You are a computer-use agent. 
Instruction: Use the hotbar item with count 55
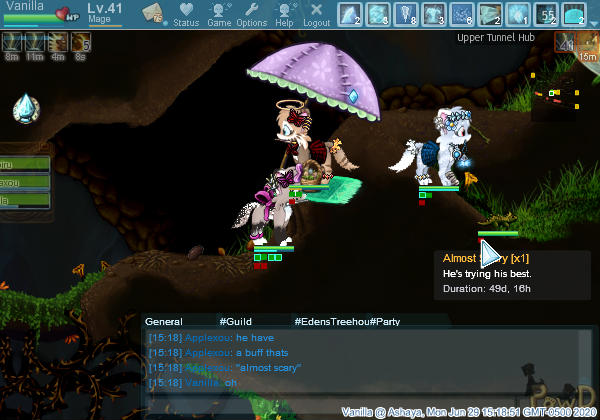(546, 14)
